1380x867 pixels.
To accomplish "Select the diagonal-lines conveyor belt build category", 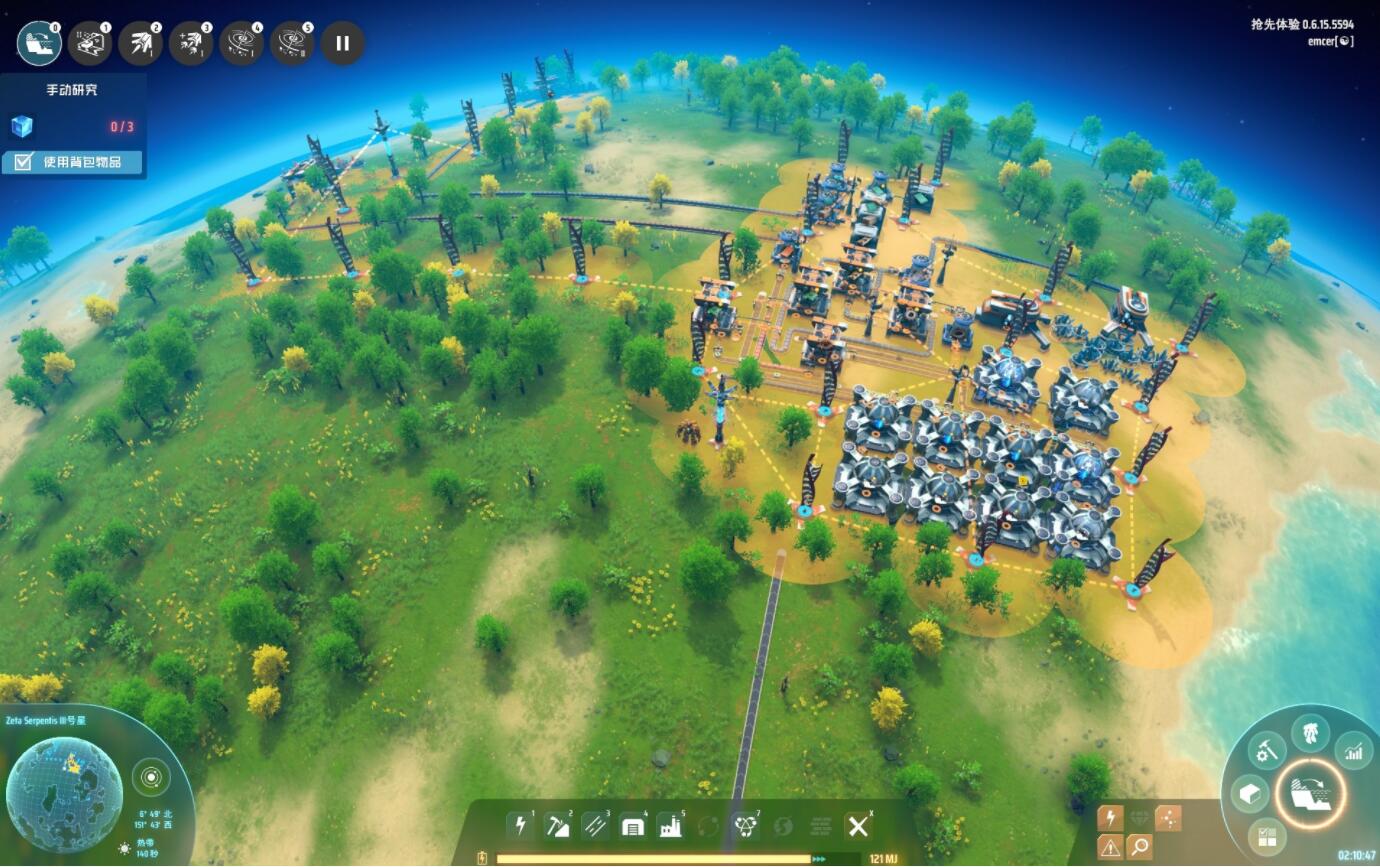I will (x=595, y=825).
